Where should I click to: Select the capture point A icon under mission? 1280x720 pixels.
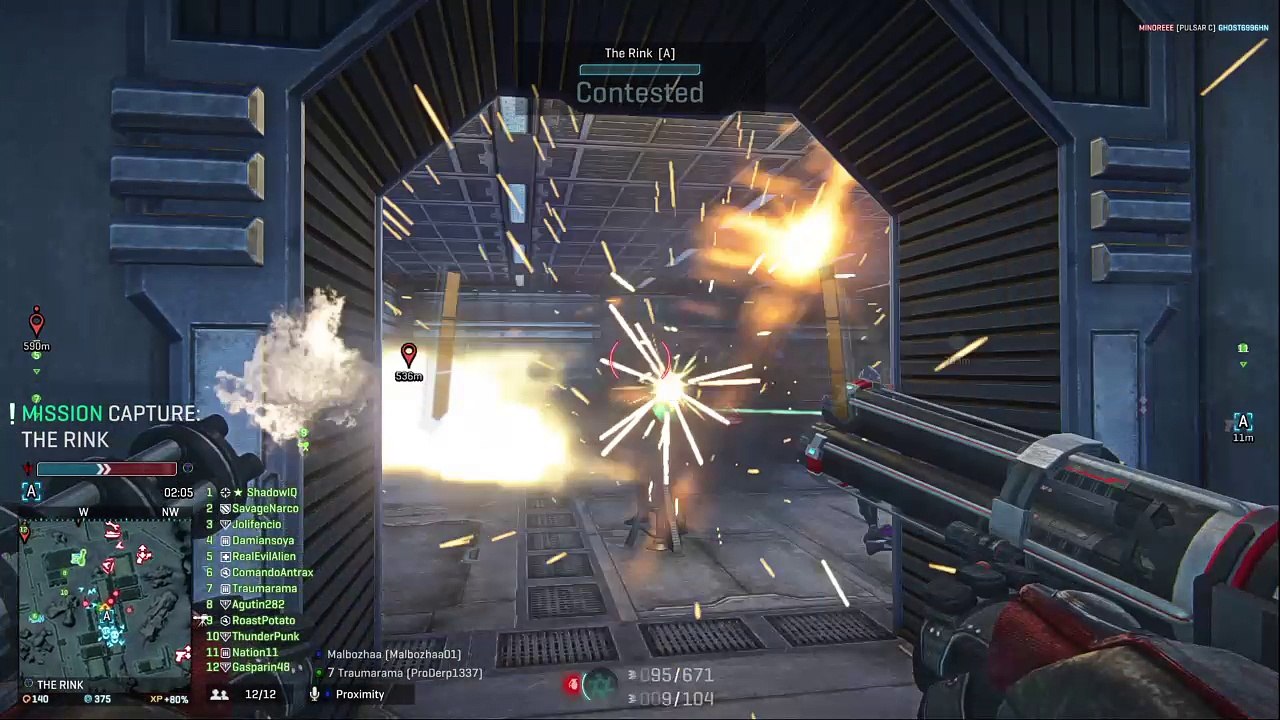point(31,492)
